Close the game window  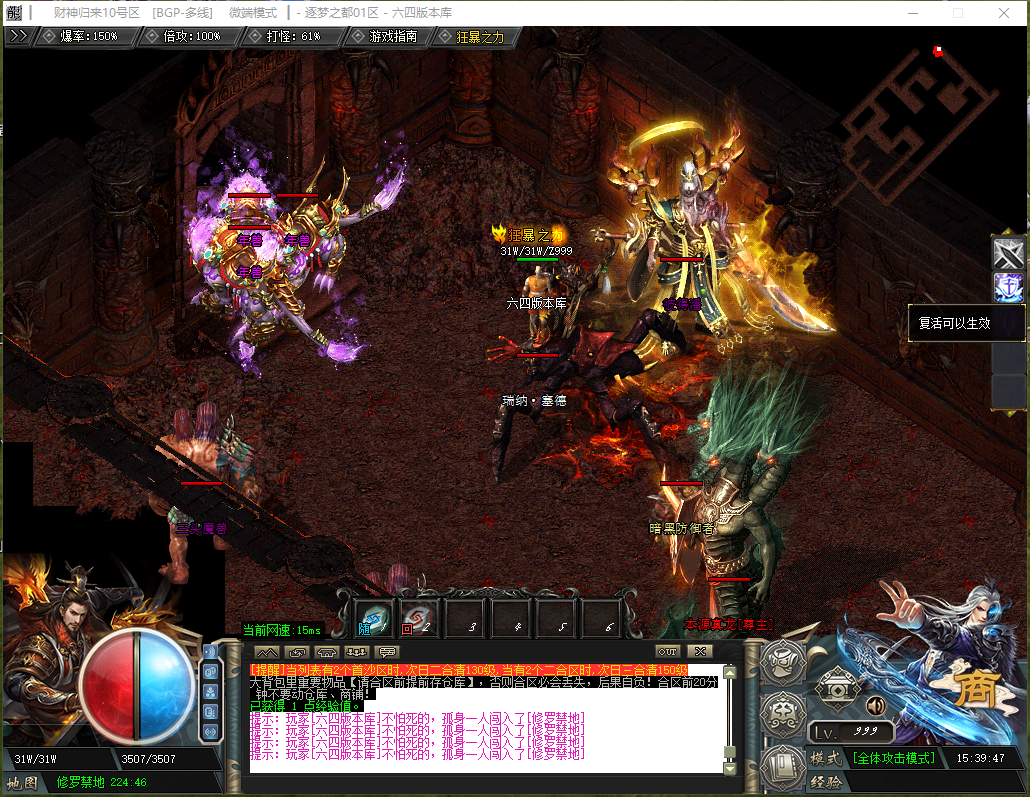coord(1005,13)
